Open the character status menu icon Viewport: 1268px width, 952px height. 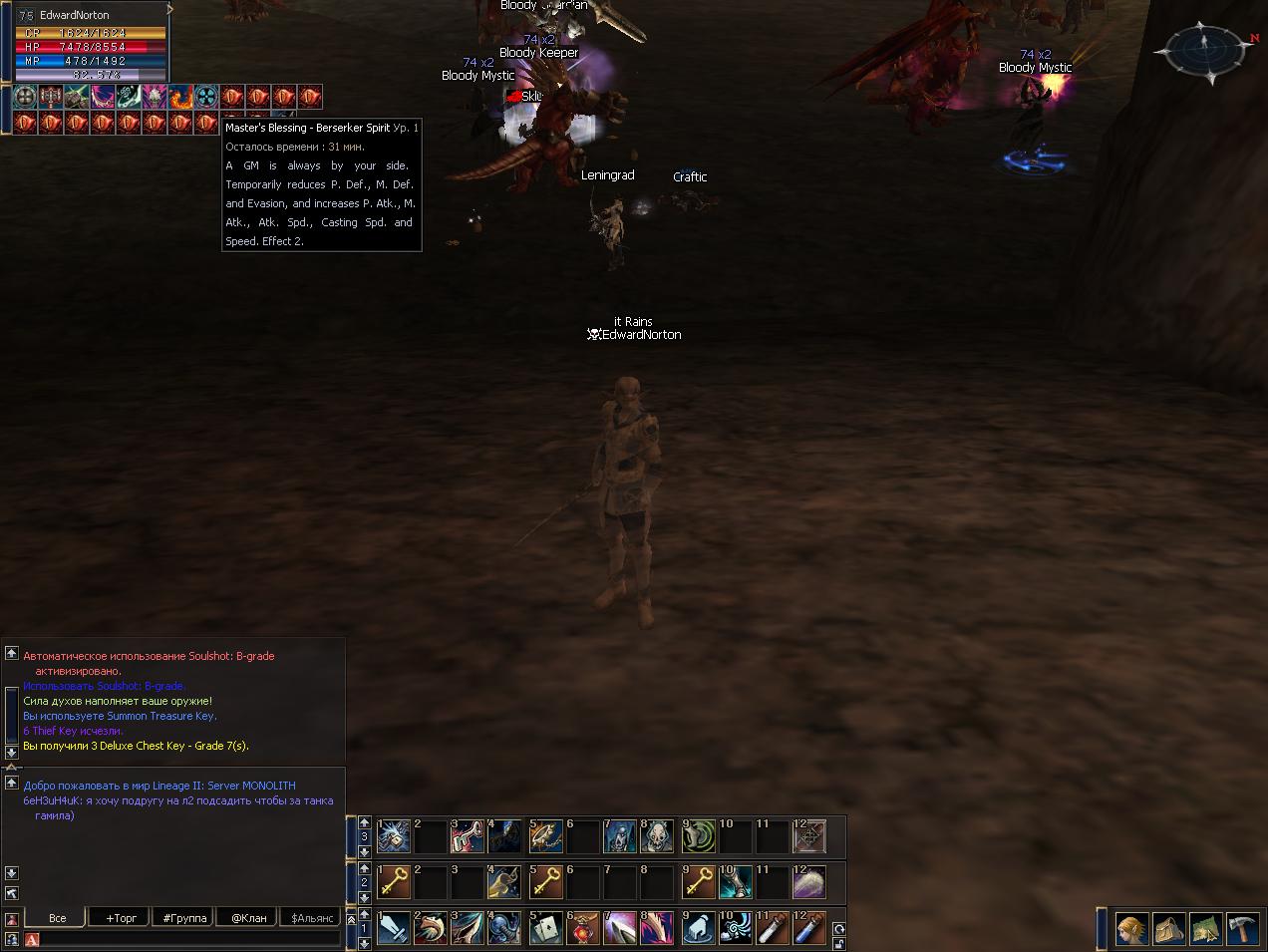coord(1130,929)
